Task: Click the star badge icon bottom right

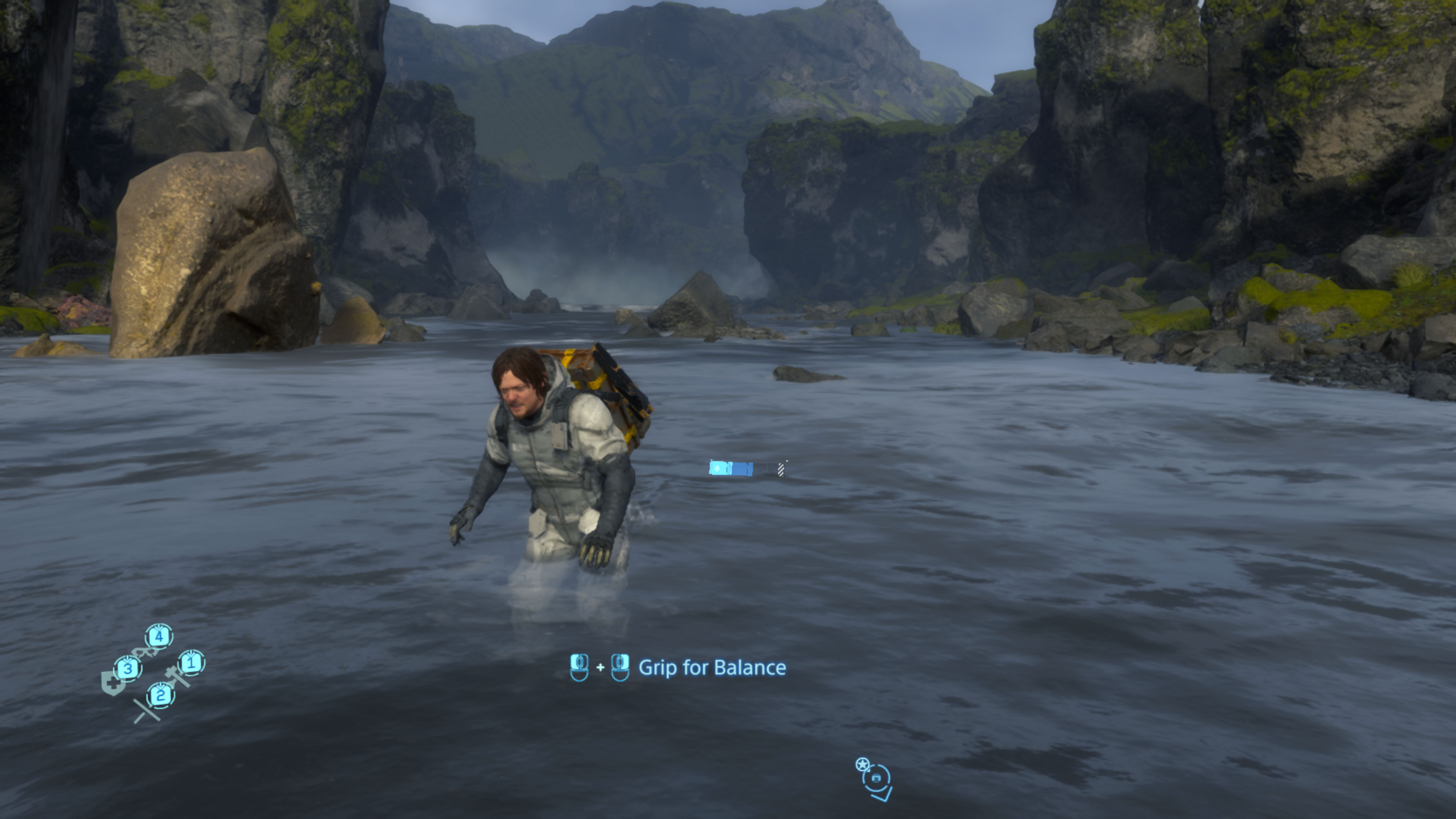Action: 863,764
